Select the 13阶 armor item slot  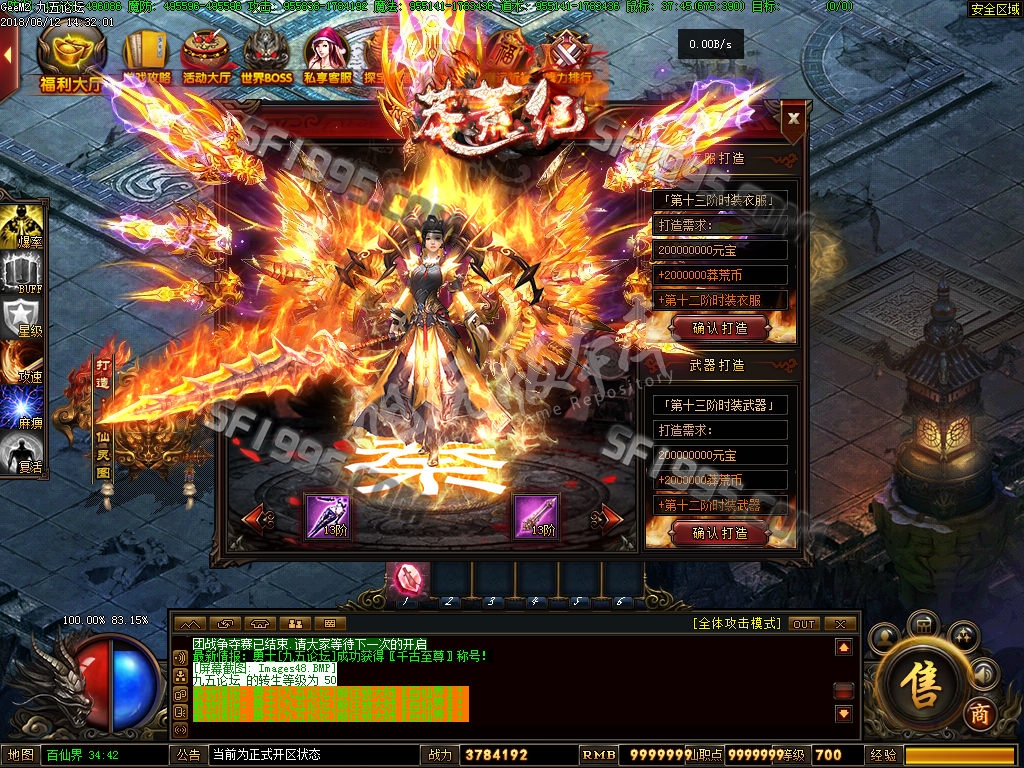coord(327,516)
